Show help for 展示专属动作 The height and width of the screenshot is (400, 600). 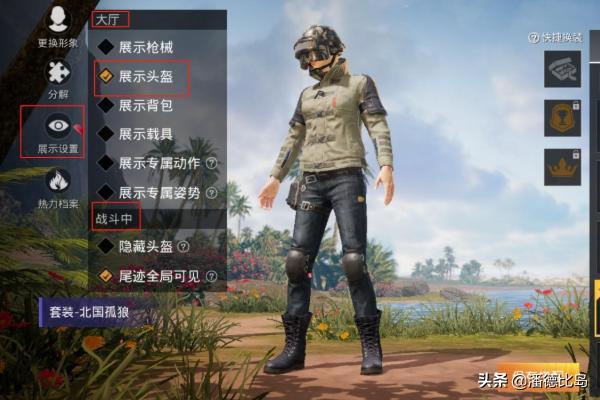click(211, 163)
